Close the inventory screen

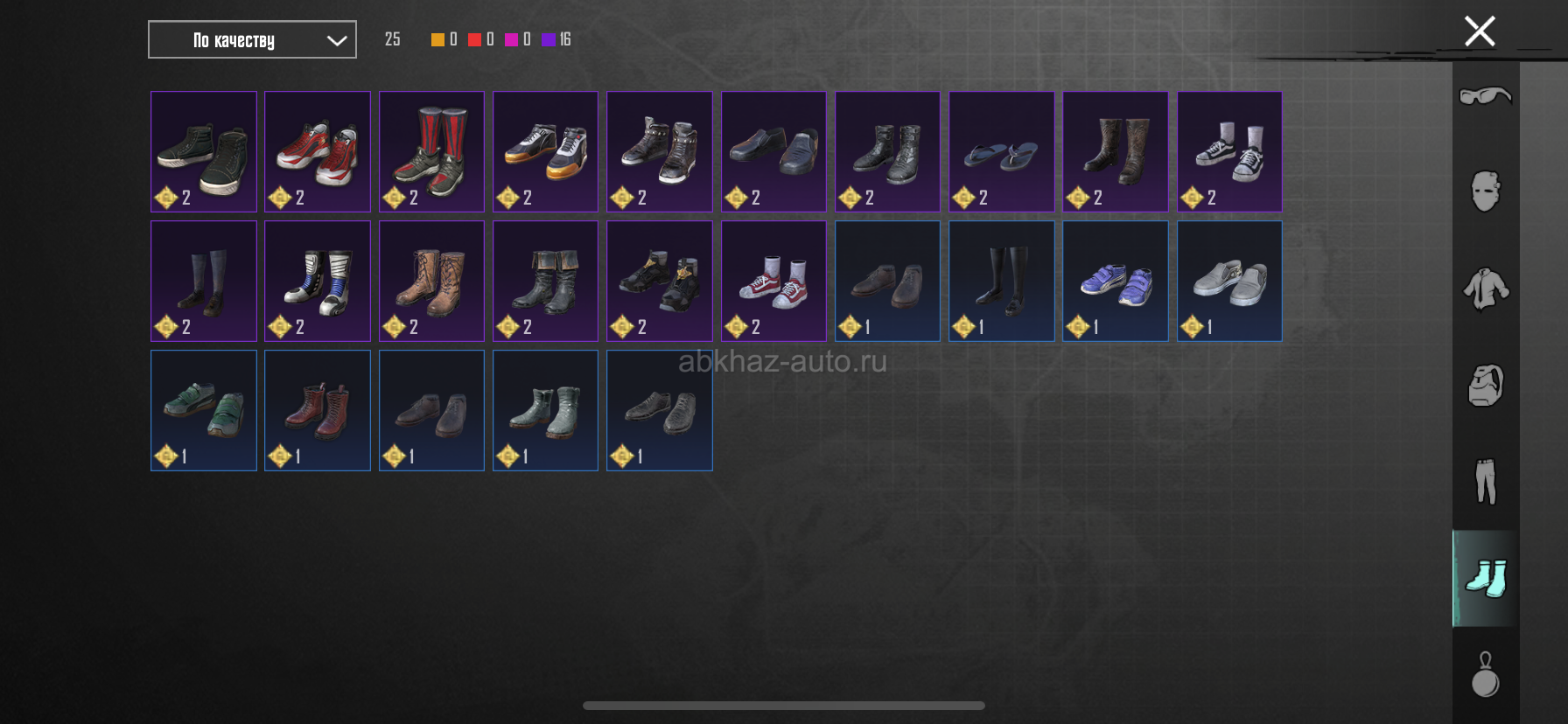[x=1480, y=32]
